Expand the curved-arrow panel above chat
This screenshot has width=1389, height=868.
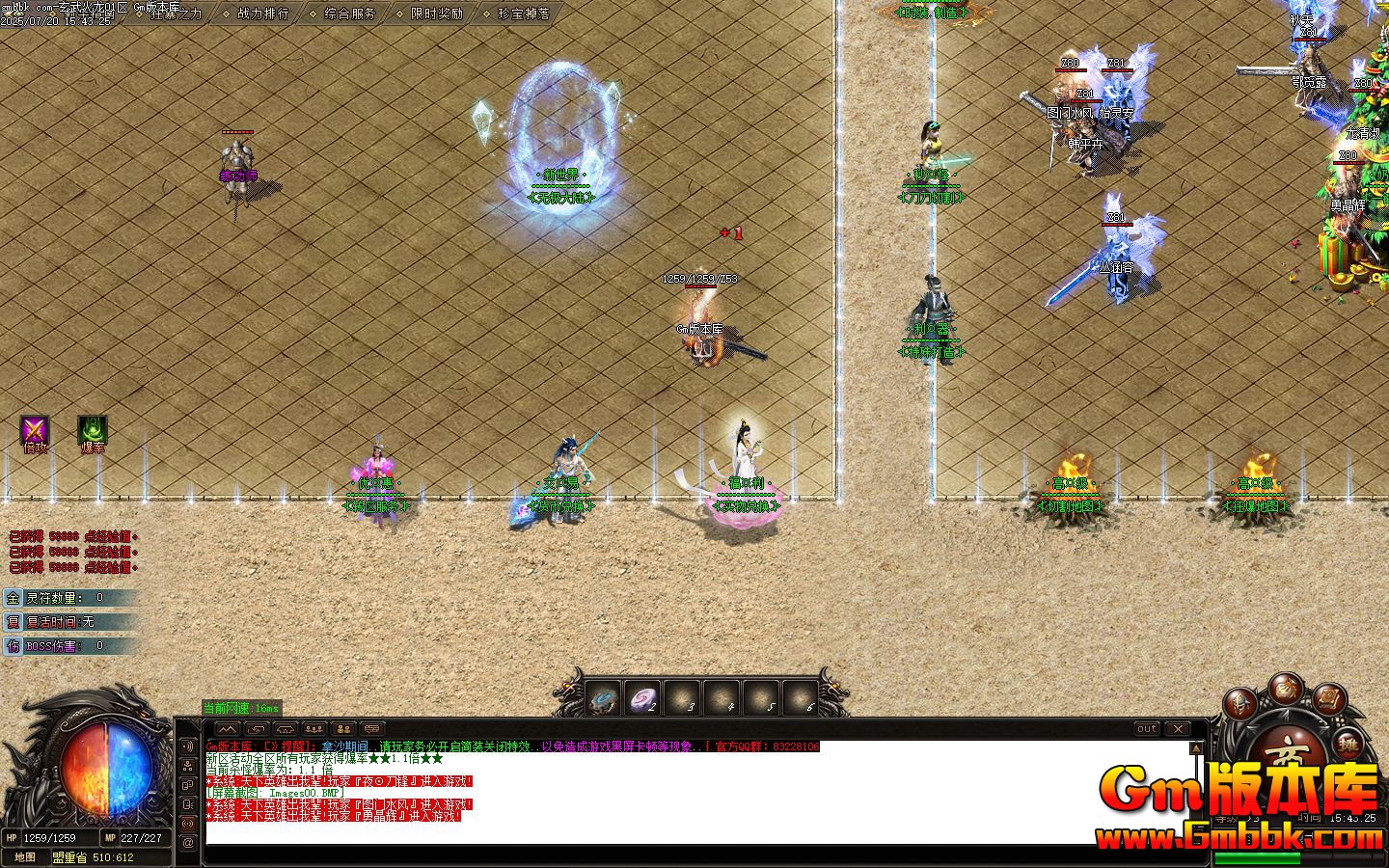(257, 729)
